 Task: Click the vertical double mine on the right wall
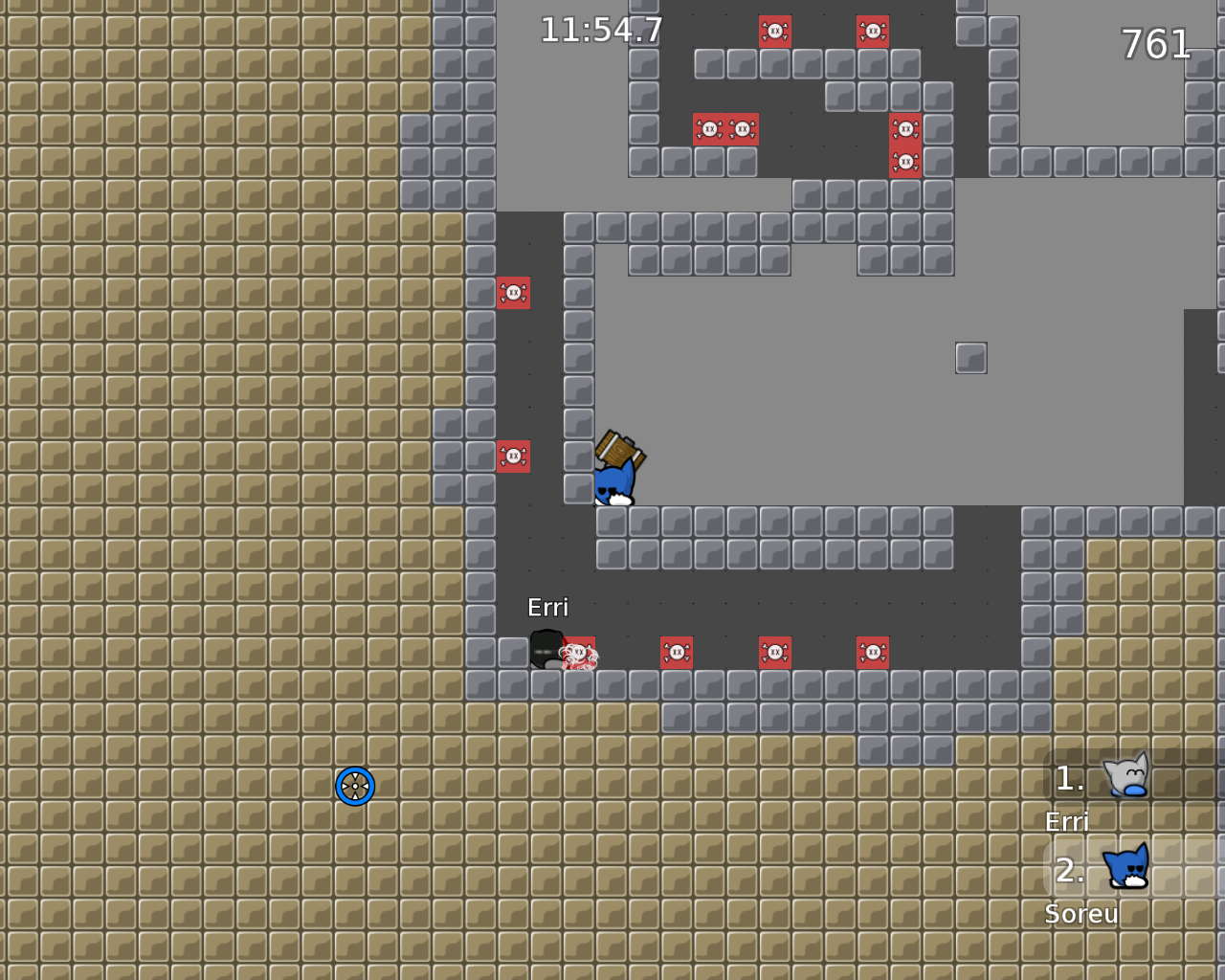tap(904, 144)
